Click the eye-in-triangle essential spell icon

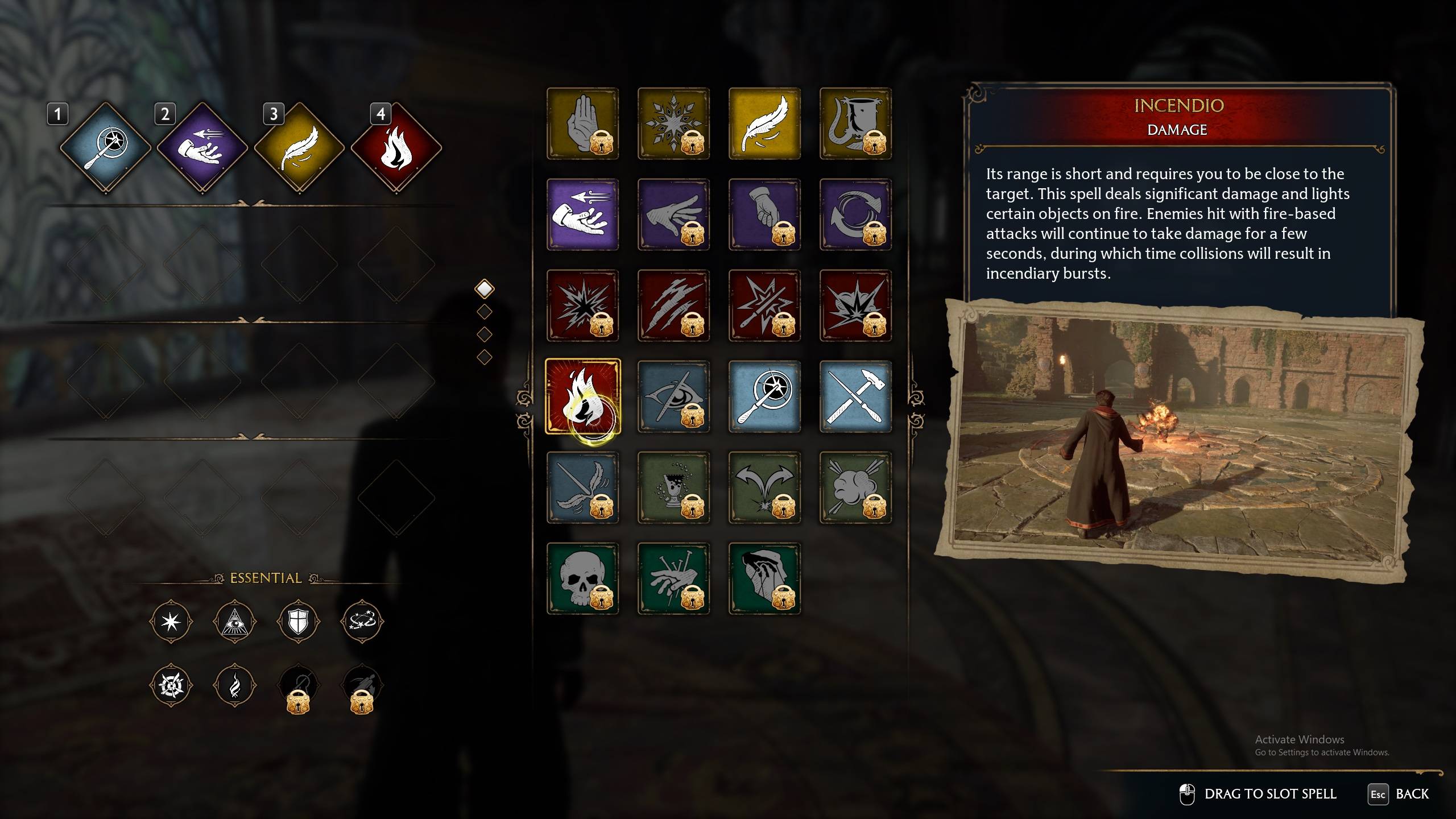click(234, 622)
